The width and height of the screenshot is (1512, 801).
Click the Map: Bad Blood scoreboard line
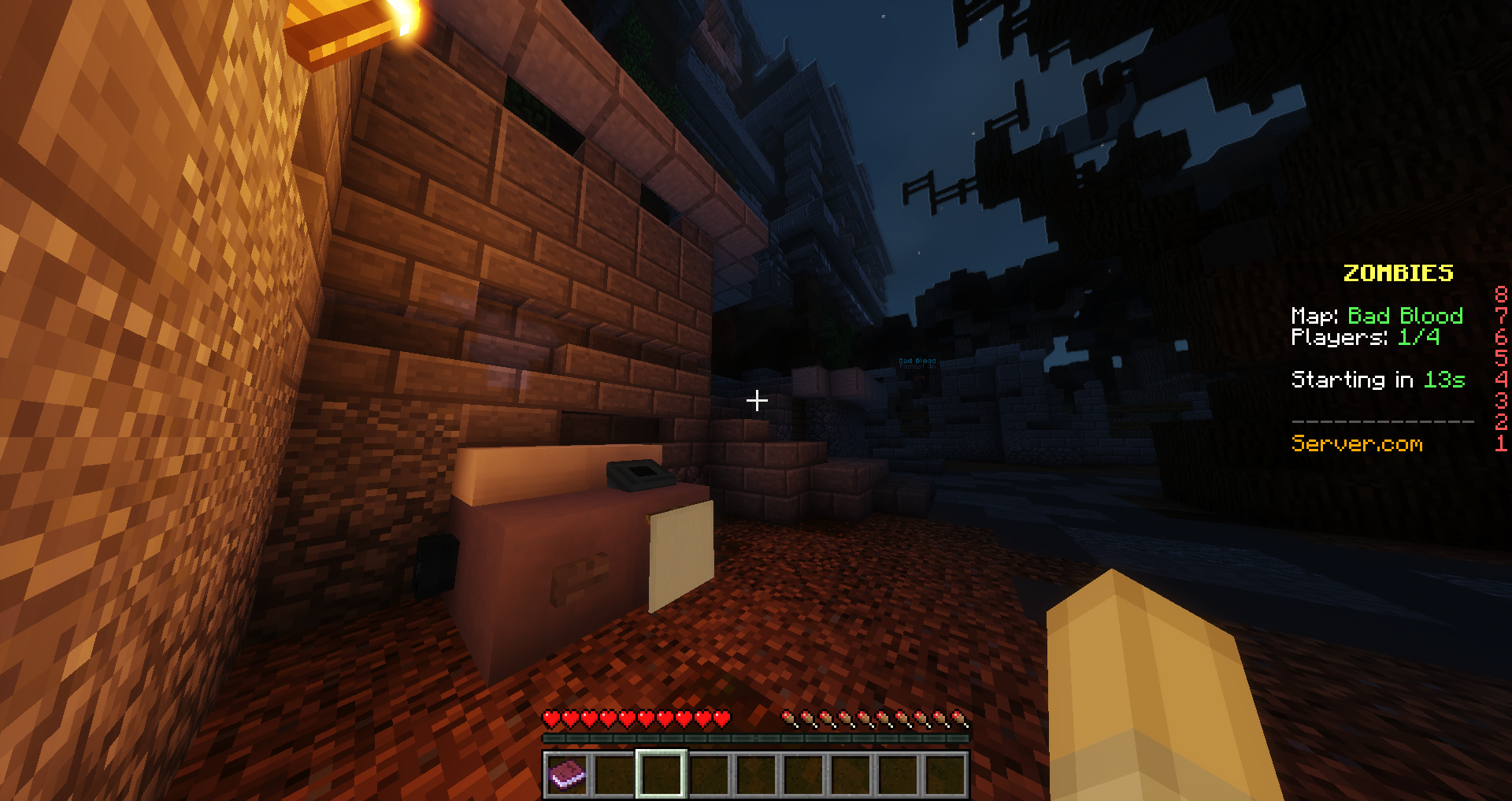pyautogui.click(x=1377, y=316)
